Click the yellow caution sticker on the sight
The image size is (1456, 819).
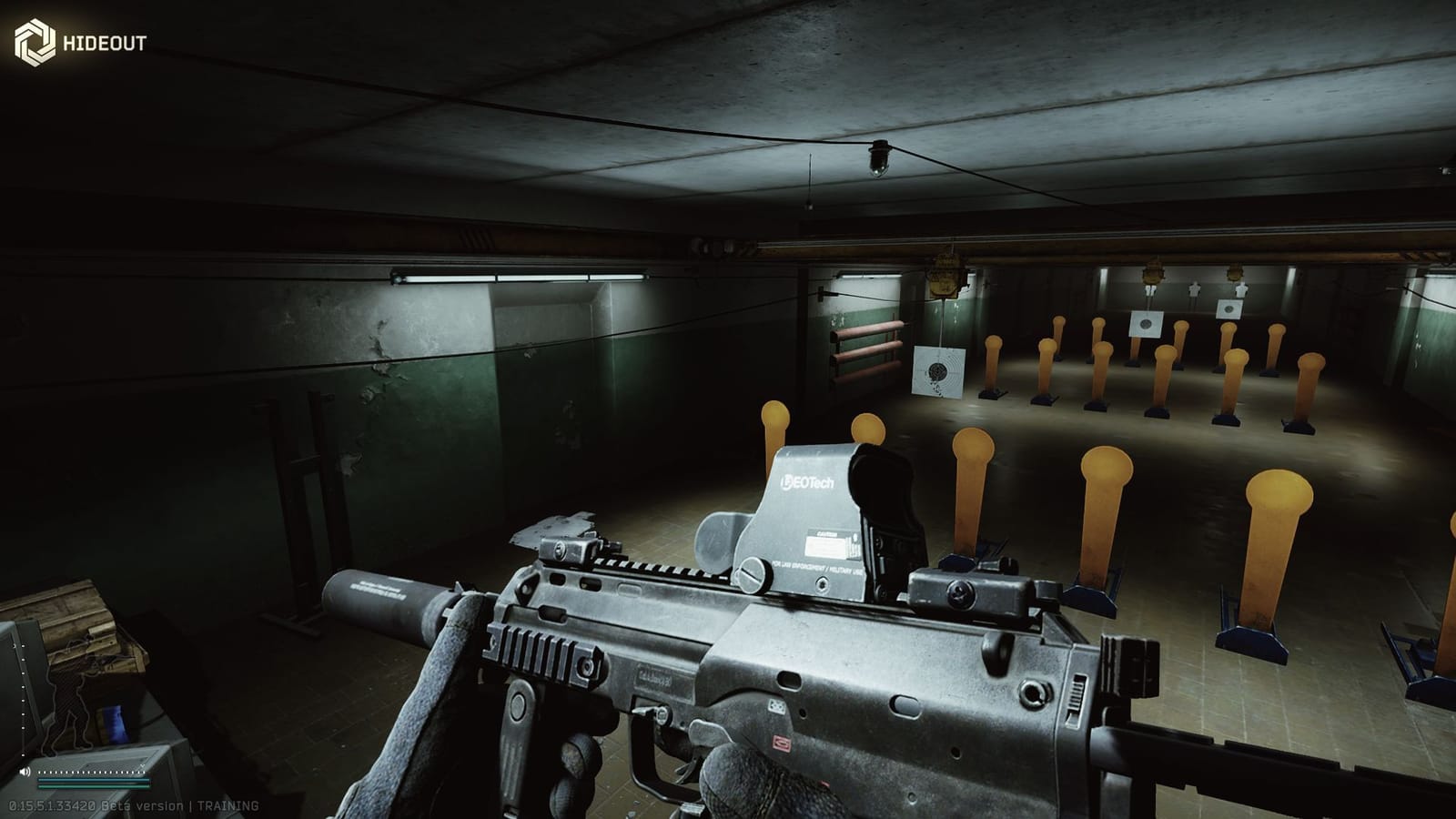click(828, 546)
